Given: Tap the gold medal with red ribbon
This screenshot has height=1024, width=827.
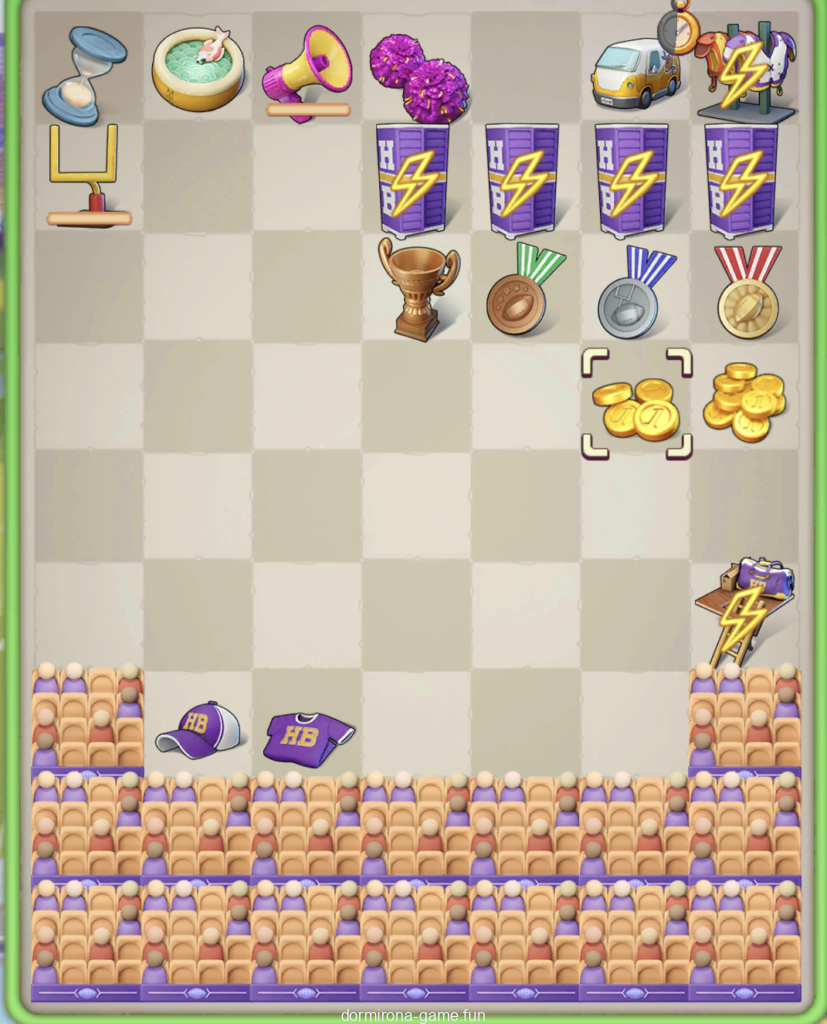Looking at the screenshot, I should (x=747, y=292).
